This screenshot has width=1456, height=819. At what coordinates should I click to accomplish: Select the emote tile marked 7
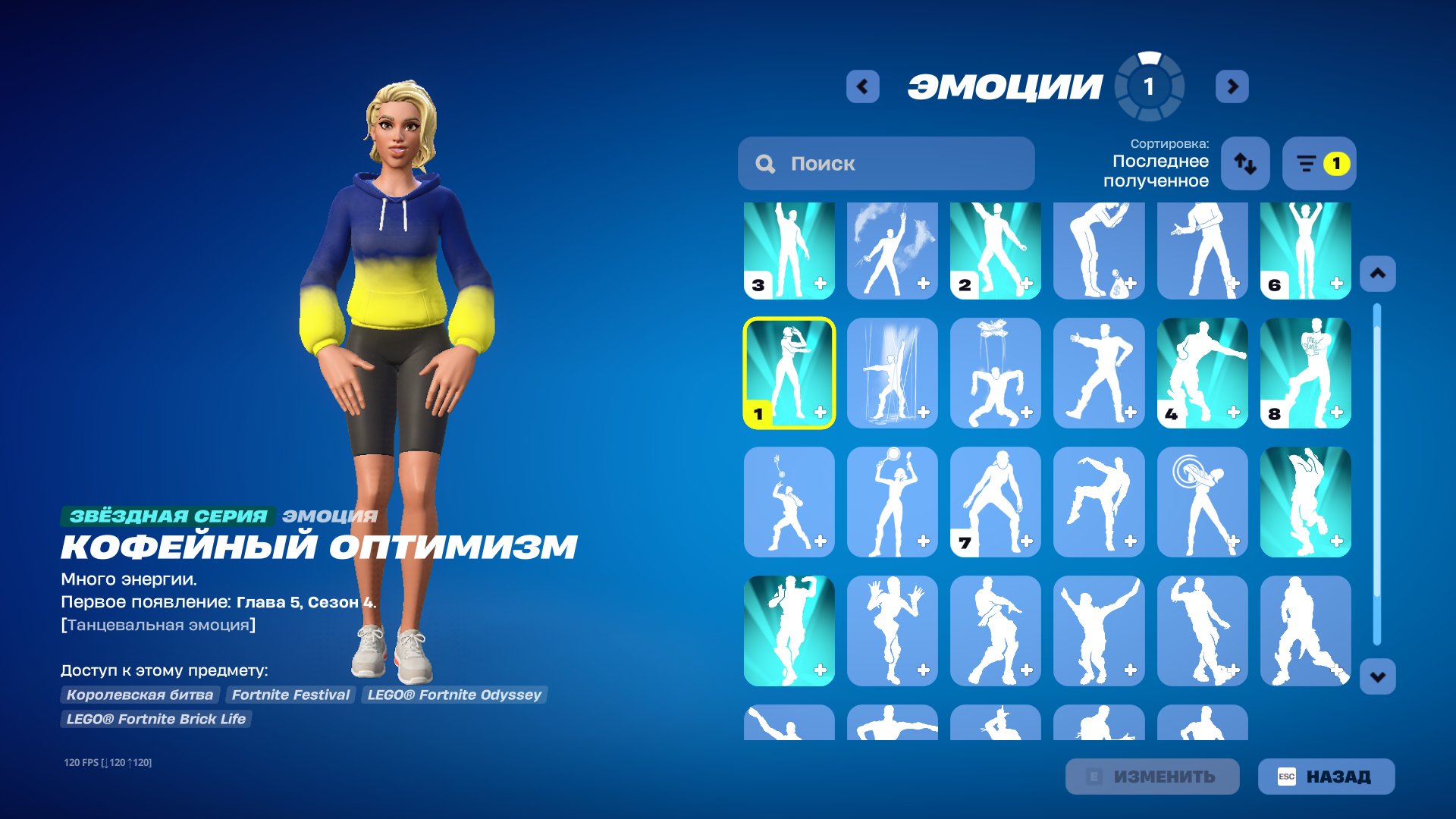996,503
